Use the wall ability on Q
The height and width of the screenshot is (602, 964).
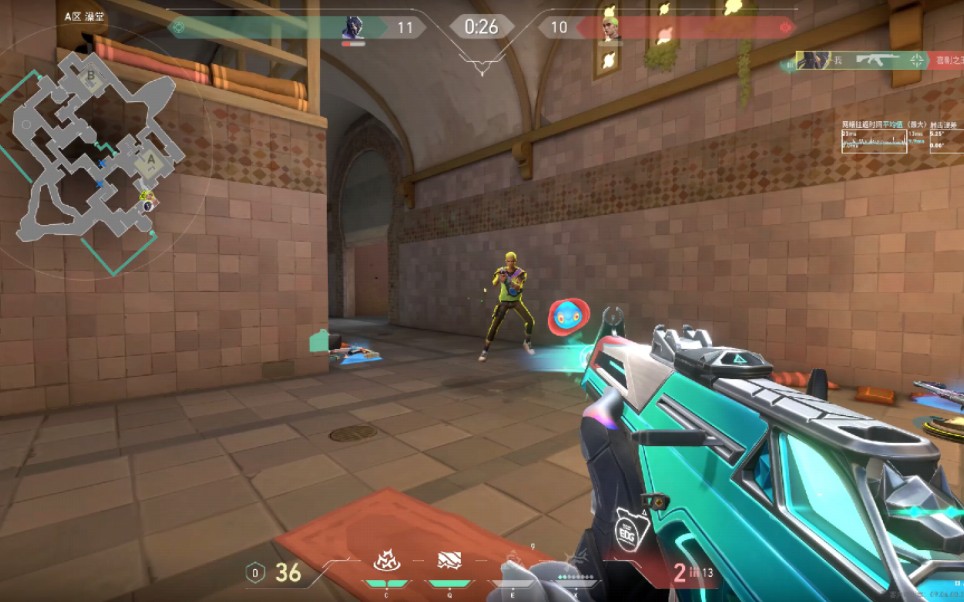(x=449, y=564)
